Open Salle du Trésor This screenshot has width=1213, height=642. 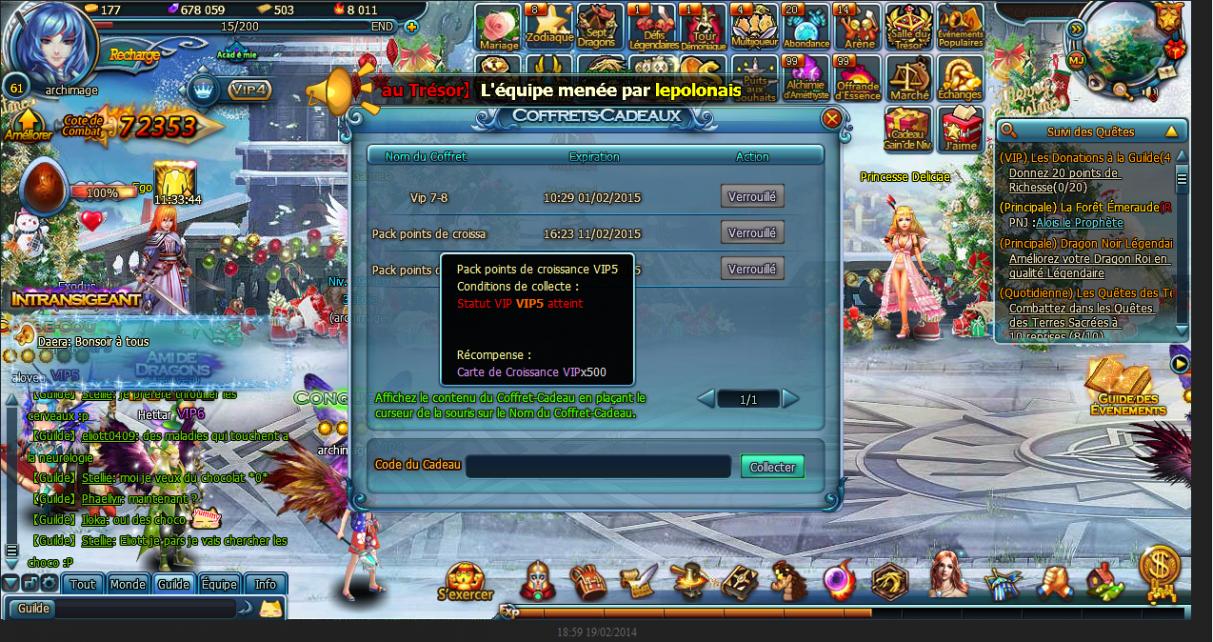(x=908, y=26)
